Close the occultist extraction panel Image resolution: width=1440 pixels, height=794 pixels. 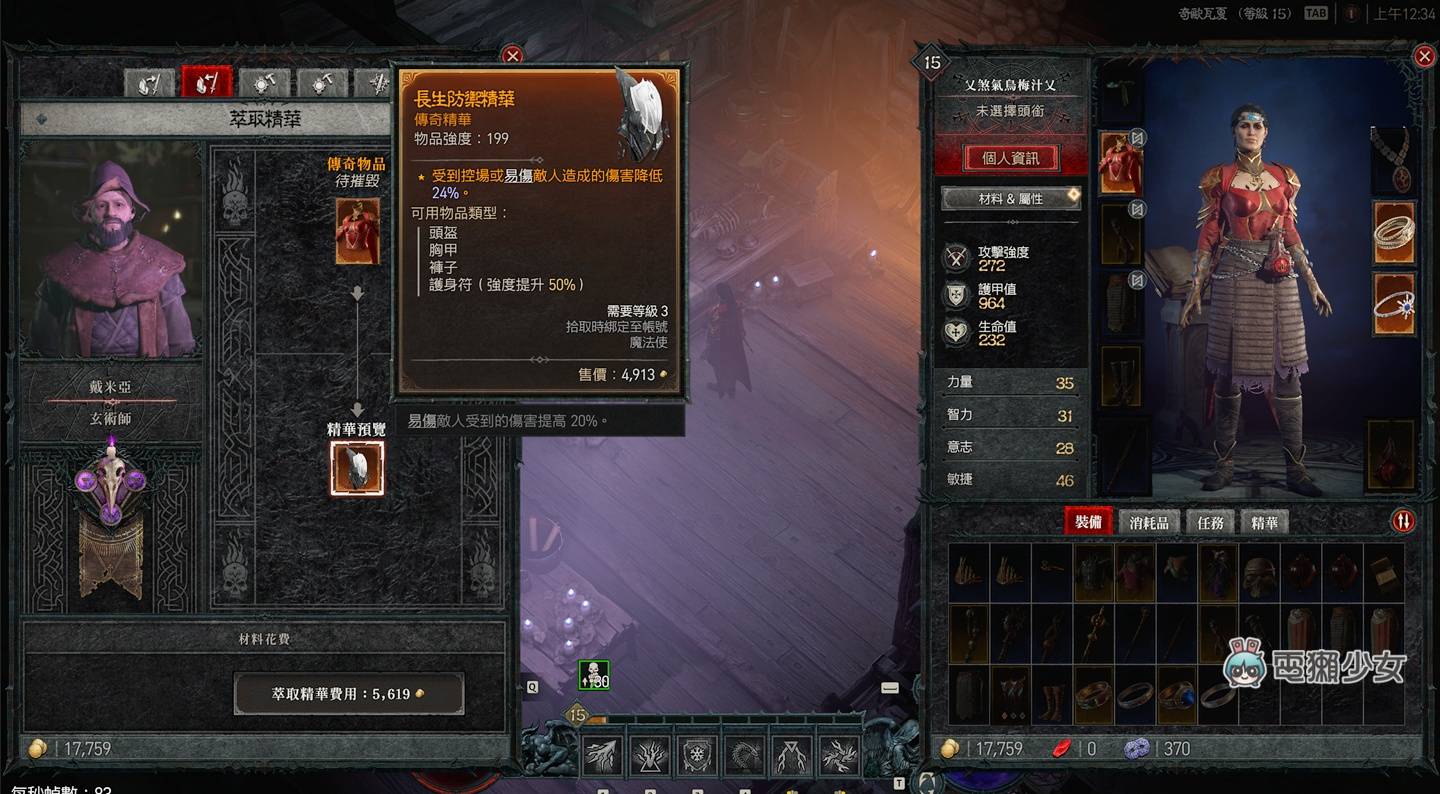(512, 56)
